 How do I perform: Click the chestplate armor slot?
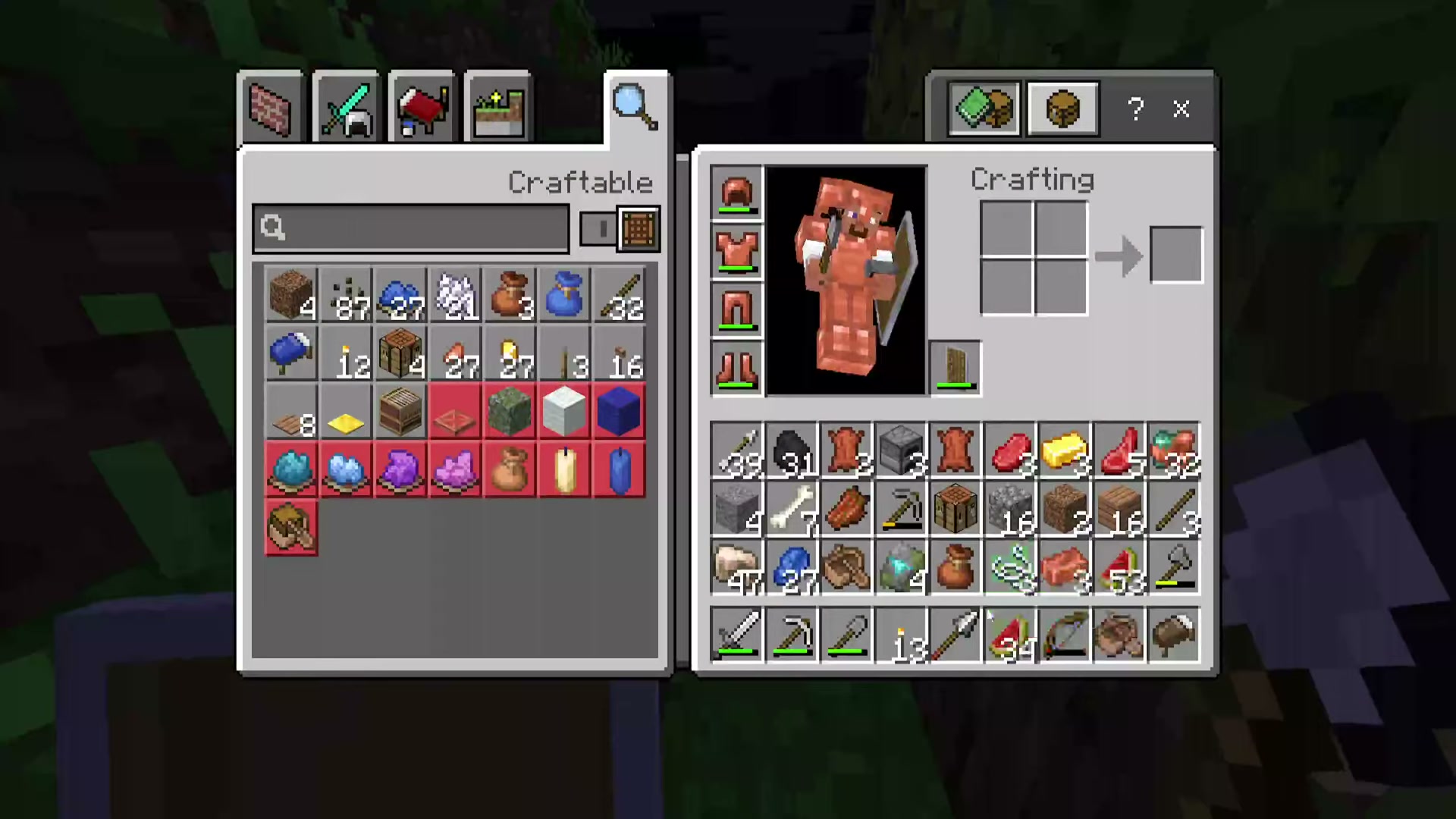point(736,253)
